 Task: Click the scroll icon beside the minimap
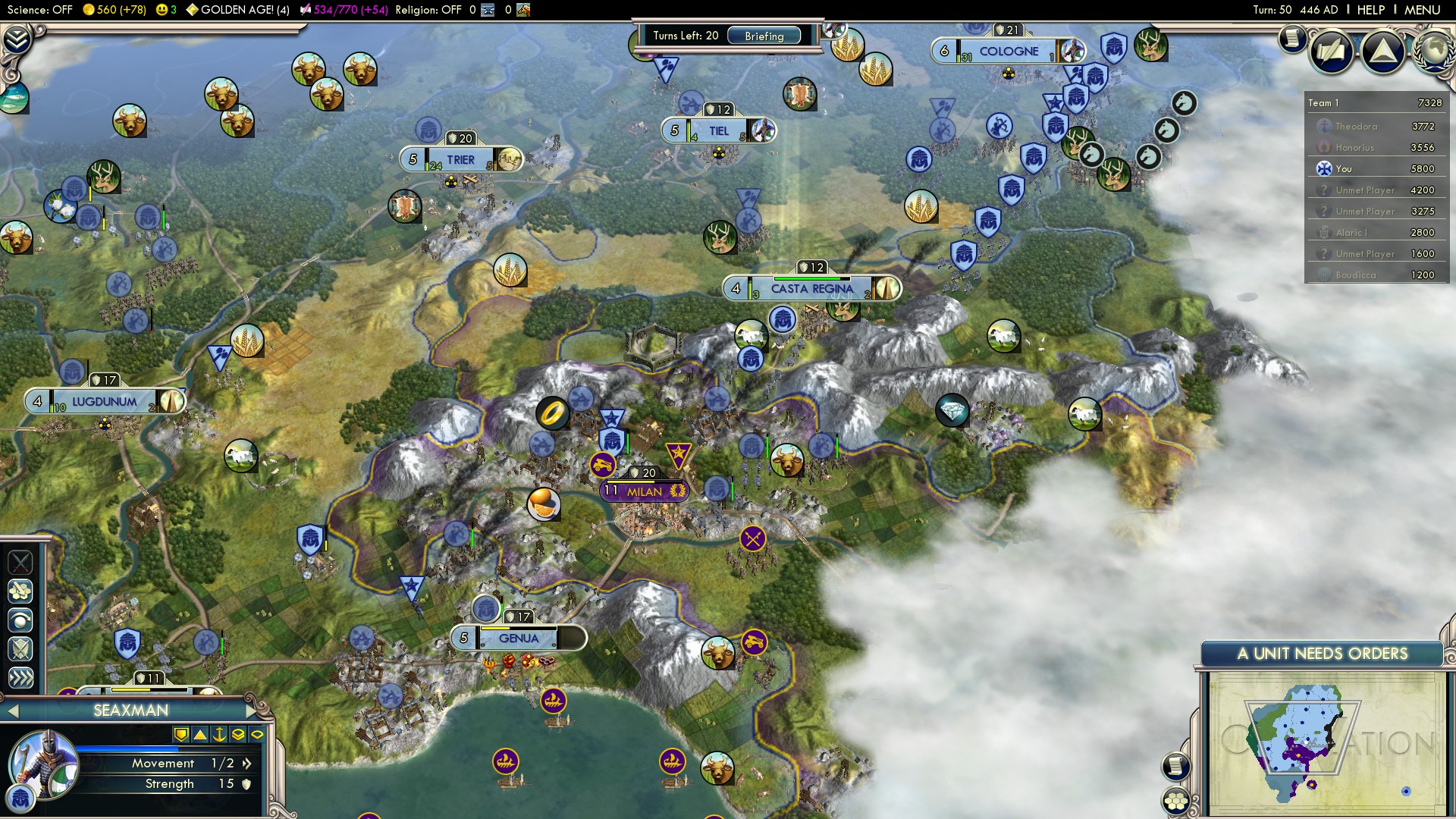pos(1175,766)
